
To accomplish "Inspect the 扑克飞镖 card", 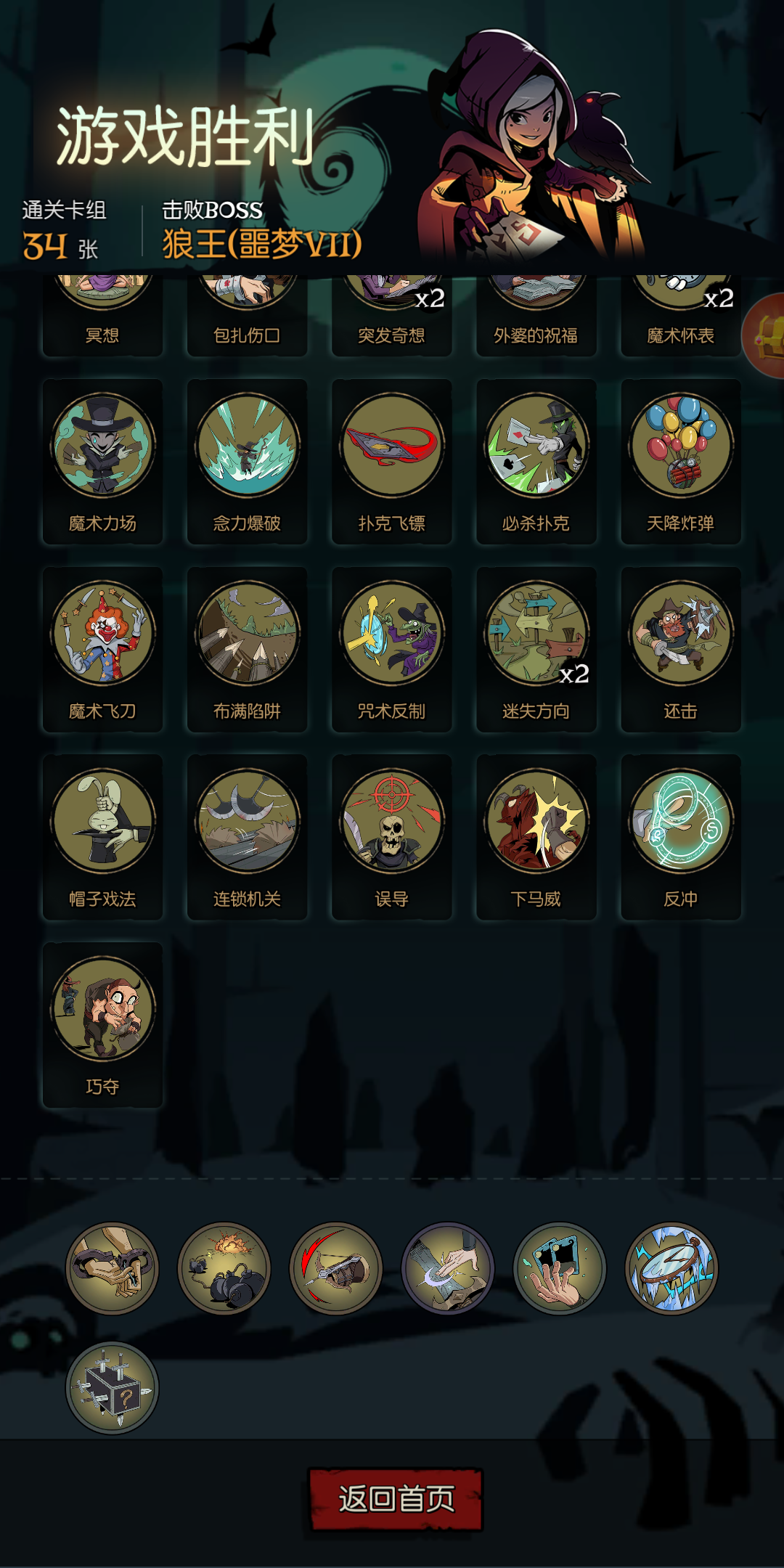I will 391,461.
